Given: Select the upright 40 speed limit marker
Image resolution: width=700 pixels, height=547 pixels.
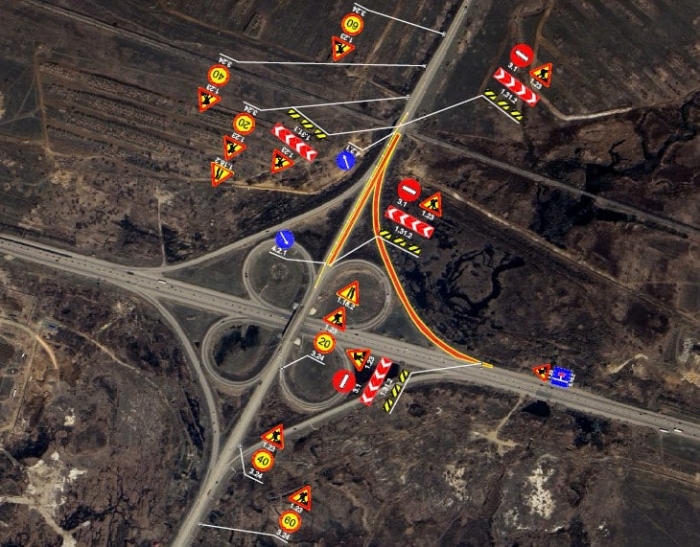Looking at the screenshot, I should click(x=263, y=461).
